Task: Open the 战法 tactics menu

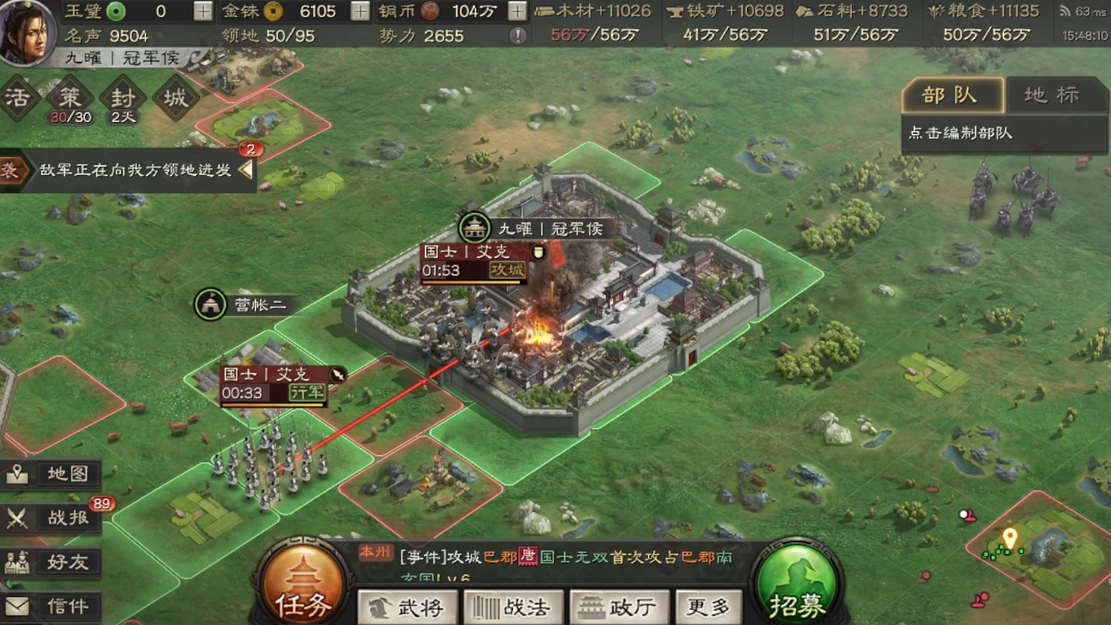Action: pos(513,607)
